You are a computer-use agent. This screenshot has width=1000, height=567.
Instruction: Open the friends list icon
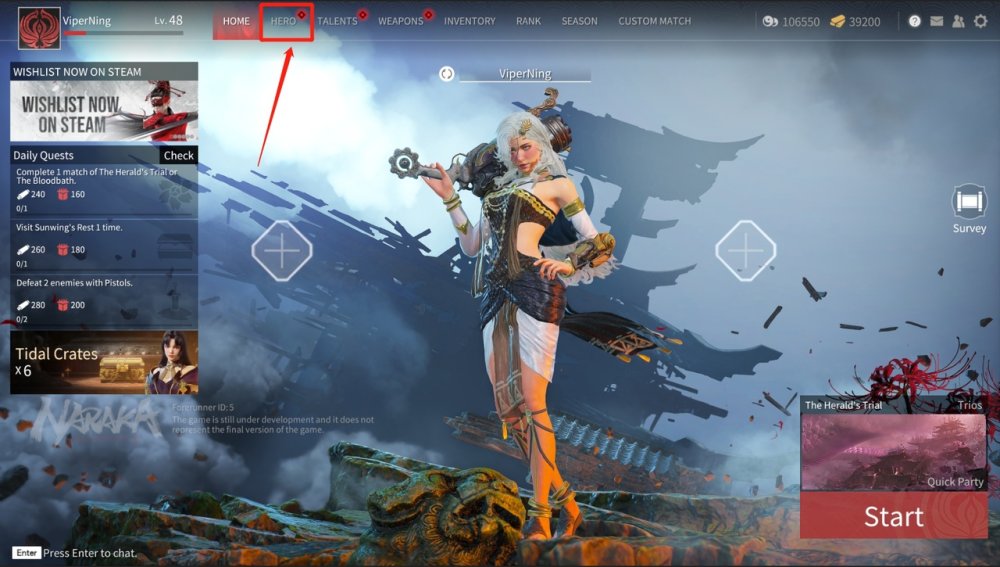(958, 21)
